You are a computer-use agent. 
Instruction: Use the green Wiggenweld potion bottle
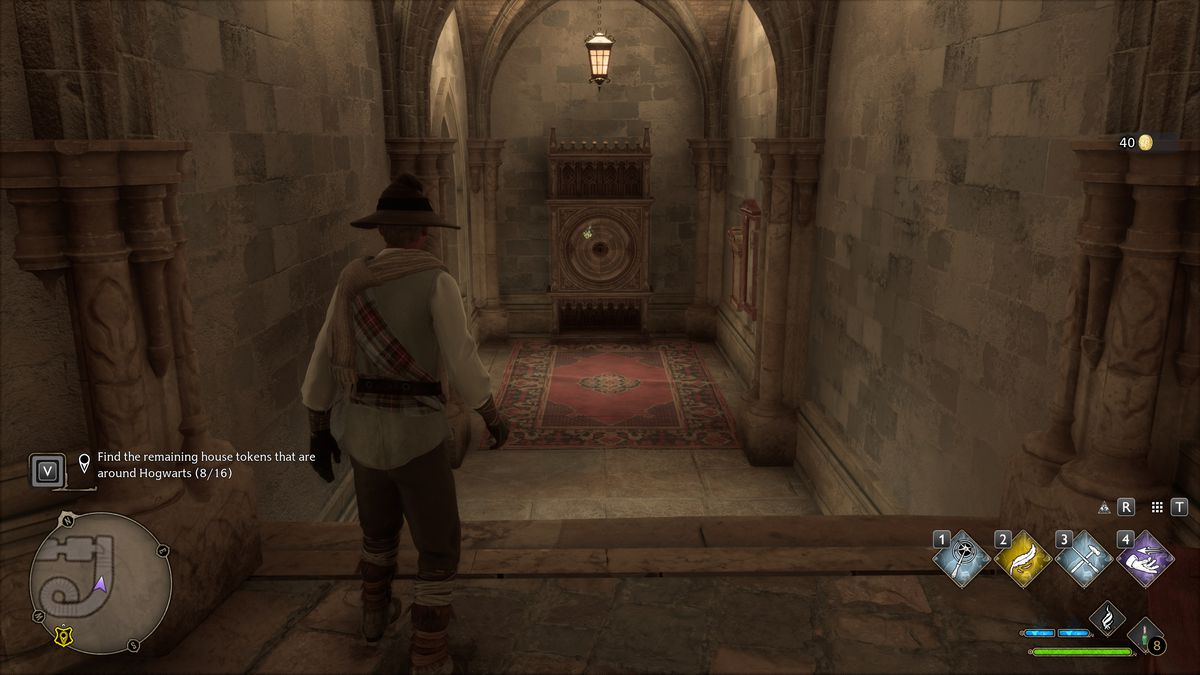(x=1141, y=634)
